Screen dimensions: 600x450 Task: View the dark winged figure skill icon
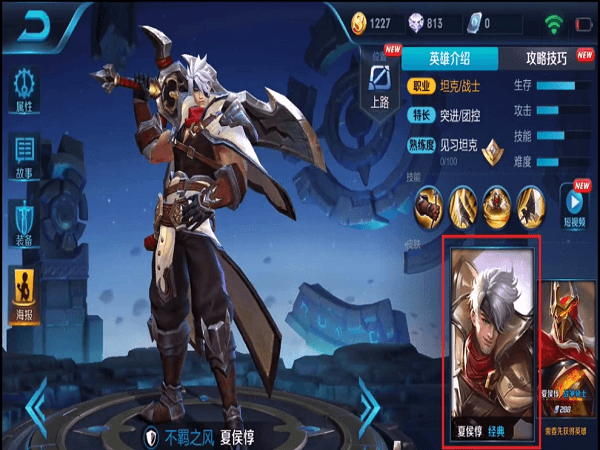point(531,205)
